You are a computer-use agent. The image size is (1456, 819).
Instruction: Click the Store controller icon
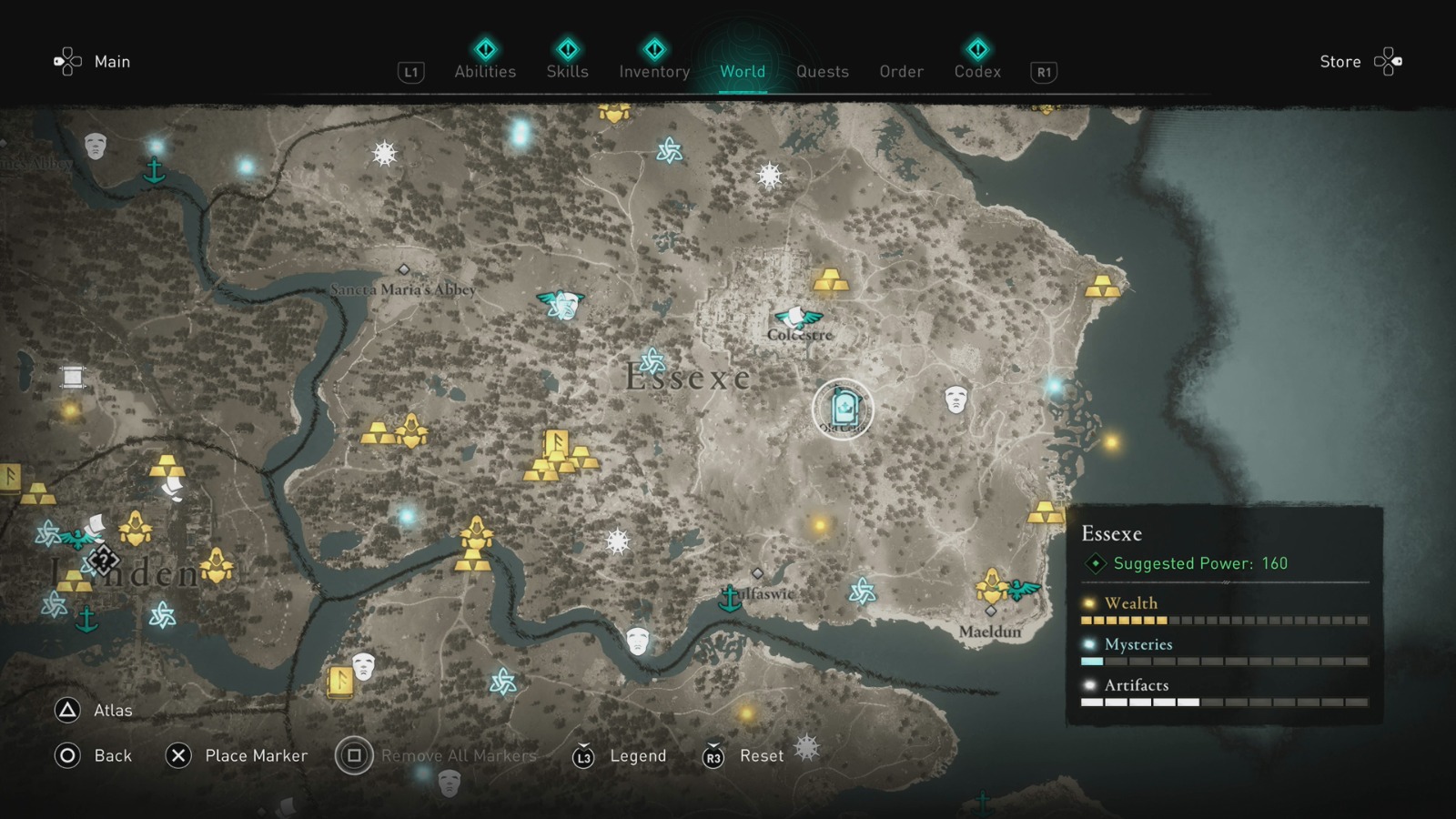(x=1386, y=61)
